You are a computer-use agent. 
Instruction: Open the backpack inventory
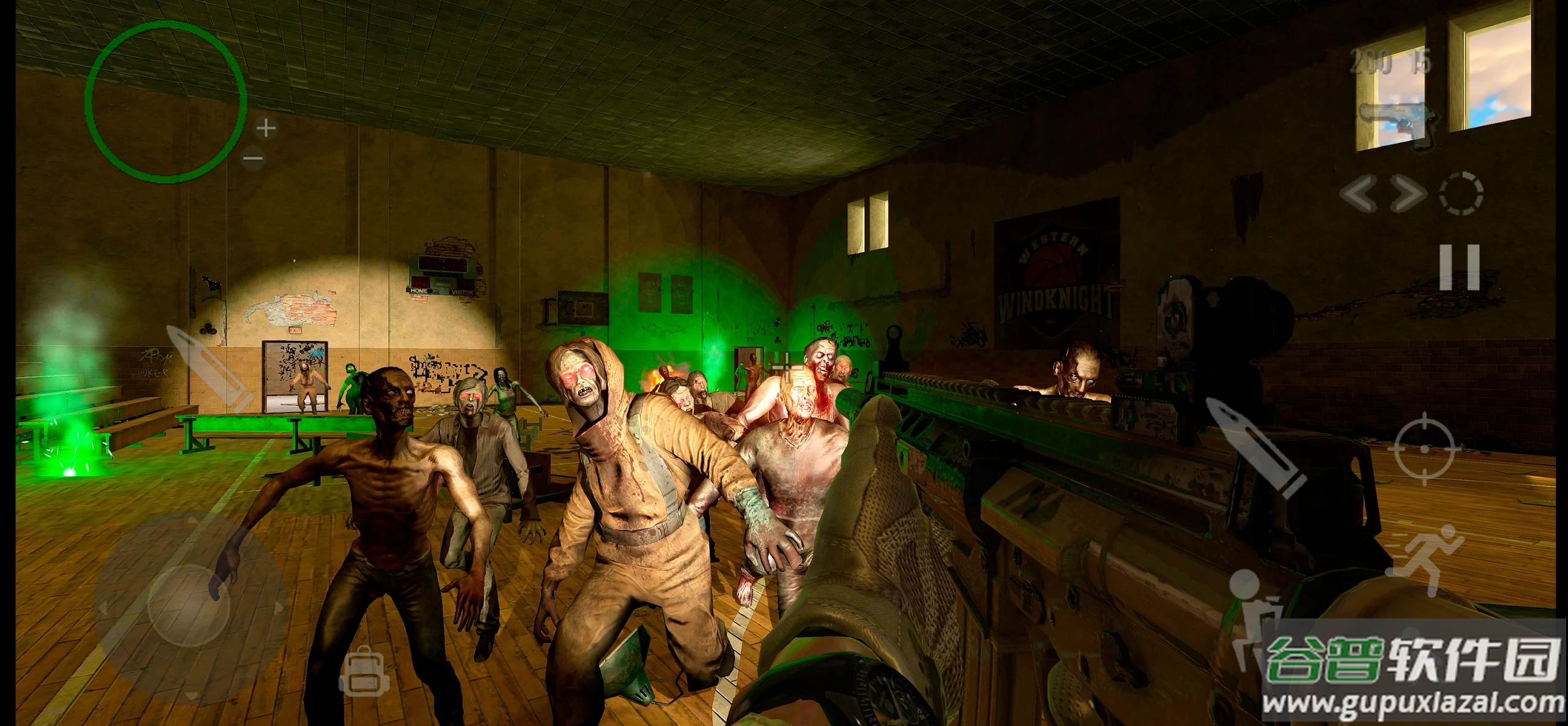[361, 672]
